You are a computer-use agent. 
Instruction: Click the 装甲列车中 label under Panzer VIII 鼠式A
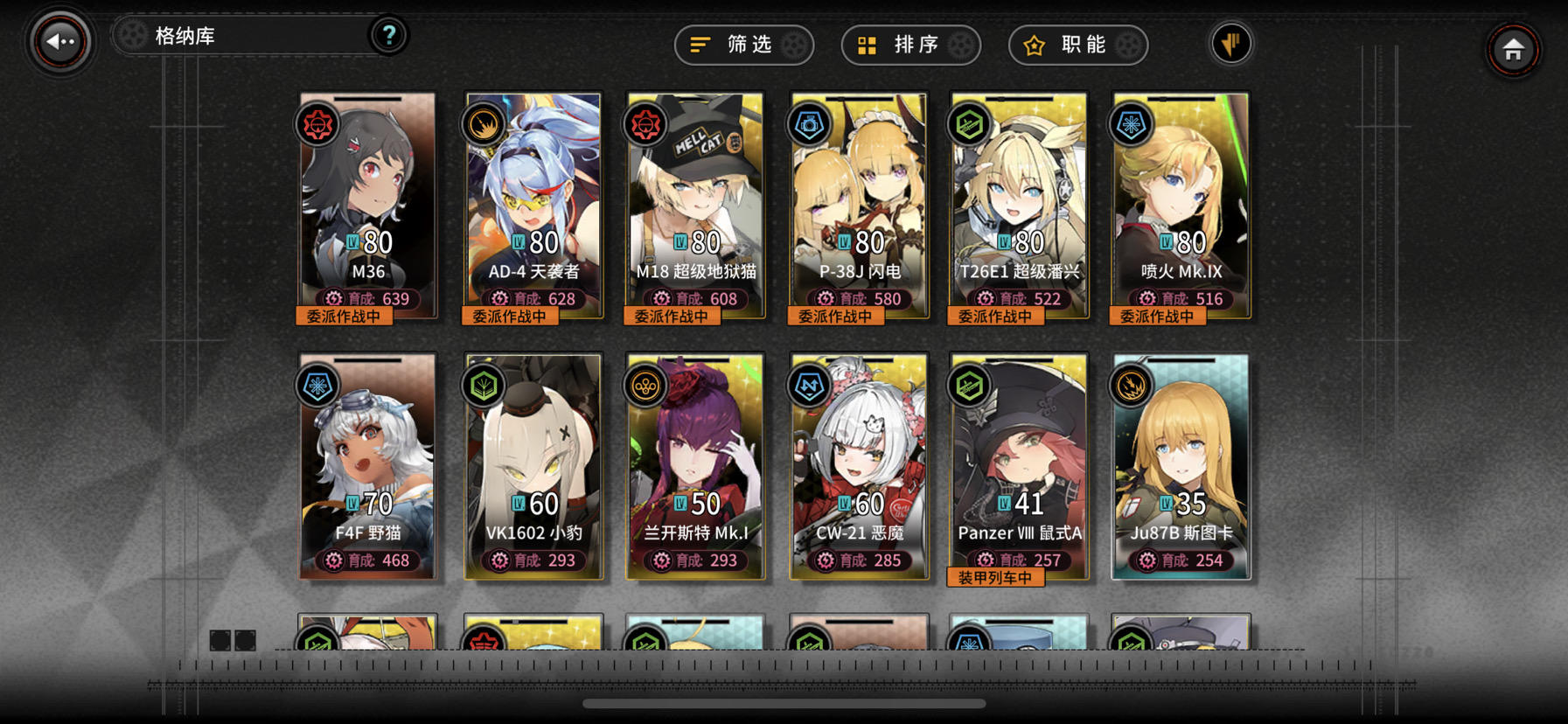point(998,578)
